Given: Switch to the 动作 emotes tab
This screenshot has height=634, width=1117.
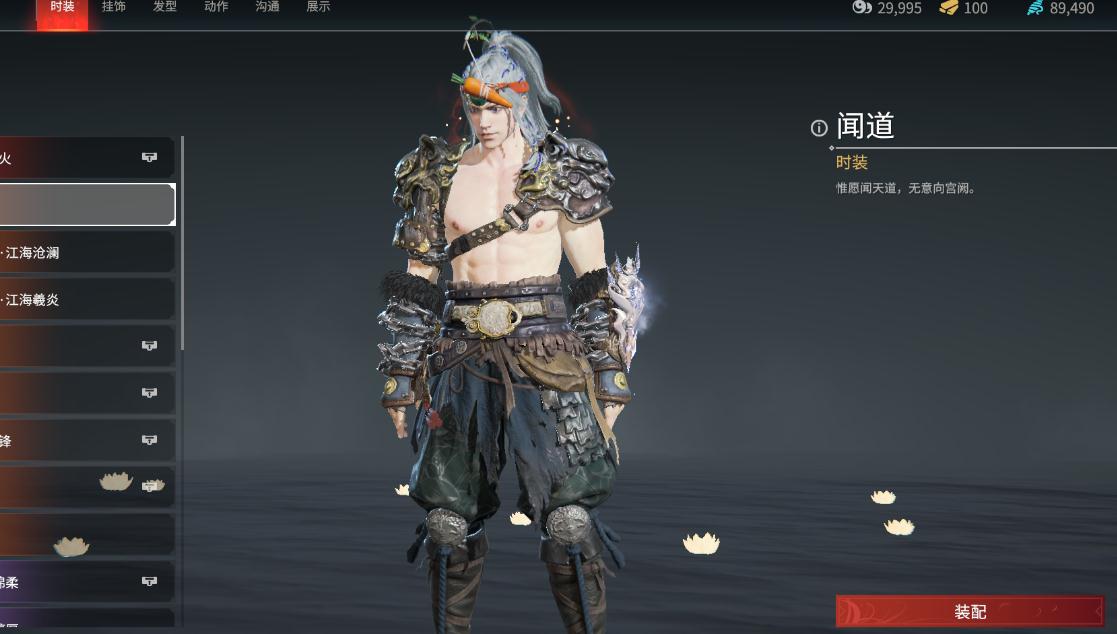Looking at the screenshot, I should [216, 7].
